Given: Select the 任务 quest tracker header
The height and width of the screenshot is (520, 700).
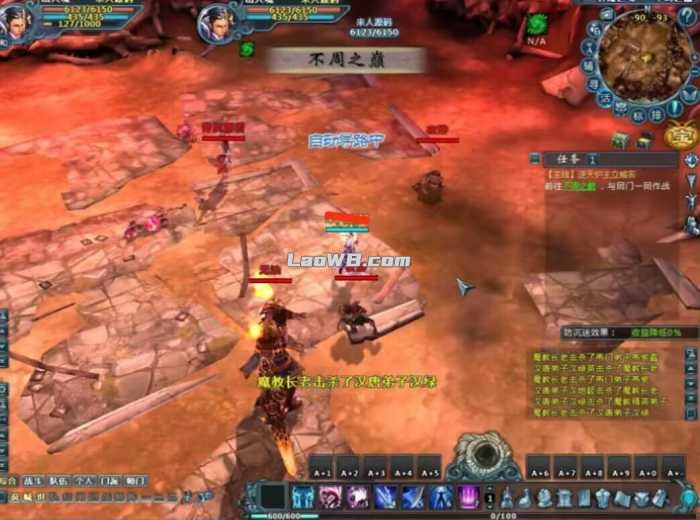Looking at the screenshot, I should 563,158.
